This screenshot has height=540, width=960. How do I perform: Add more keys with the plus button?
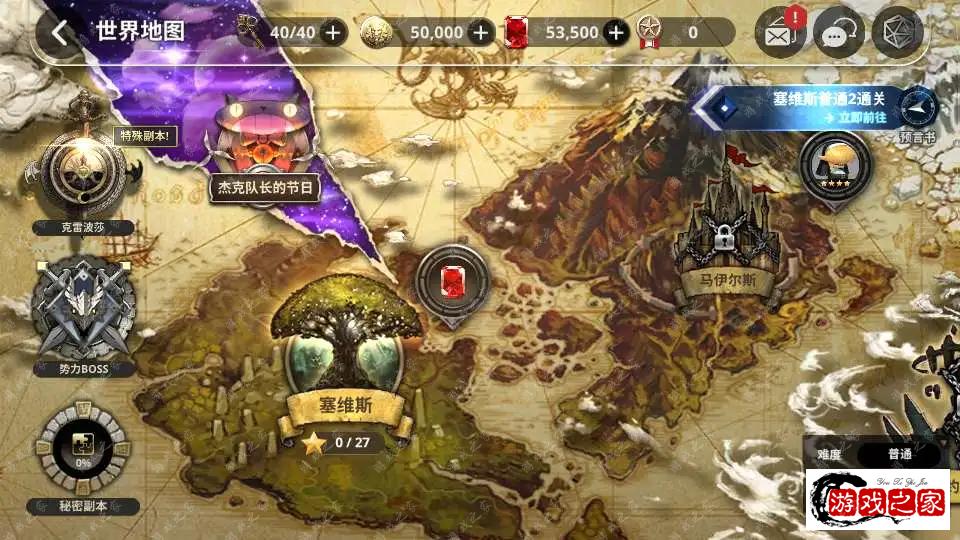333,32
